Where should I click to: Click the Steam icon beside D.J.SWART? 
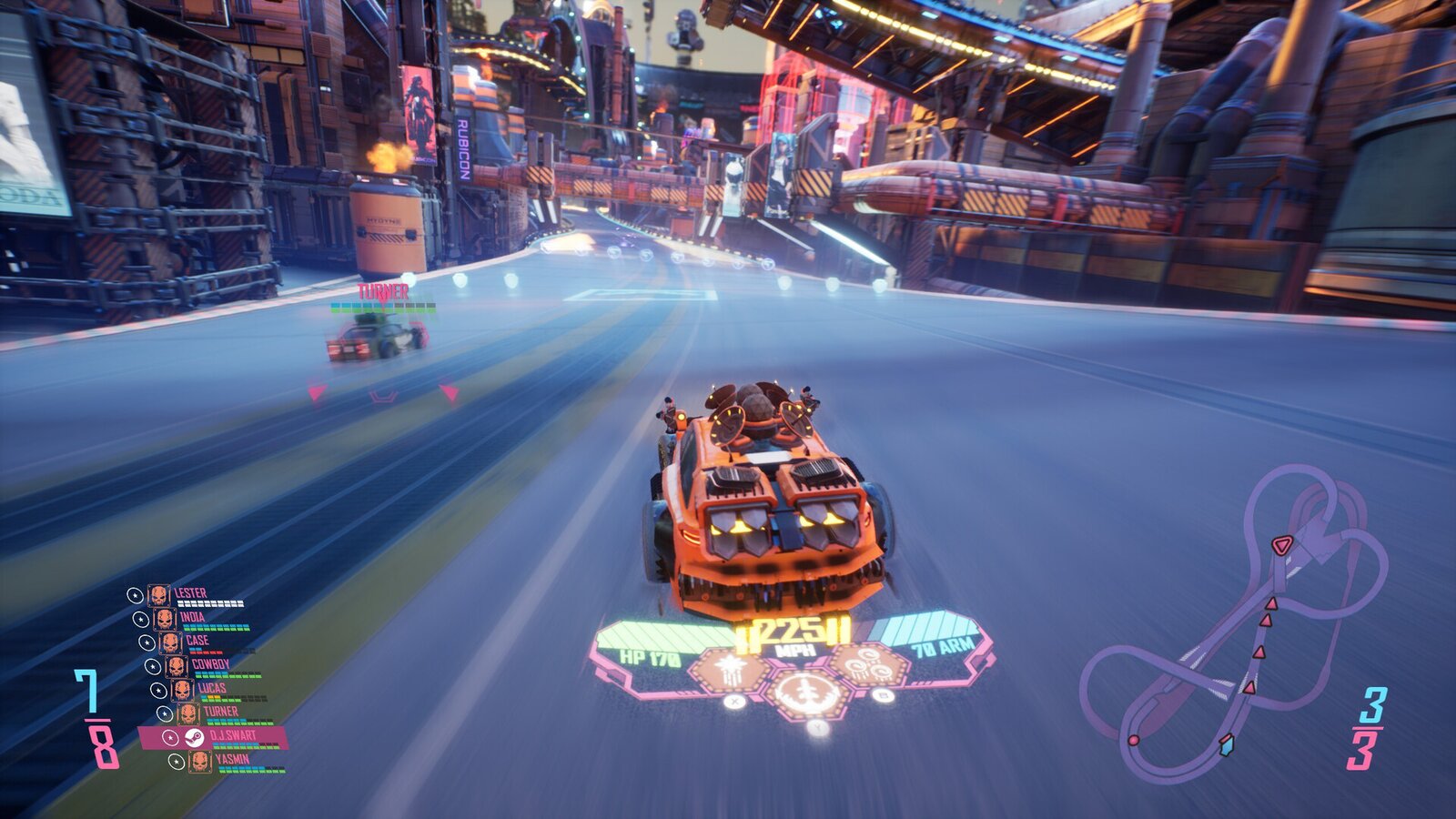pos(195,738)
